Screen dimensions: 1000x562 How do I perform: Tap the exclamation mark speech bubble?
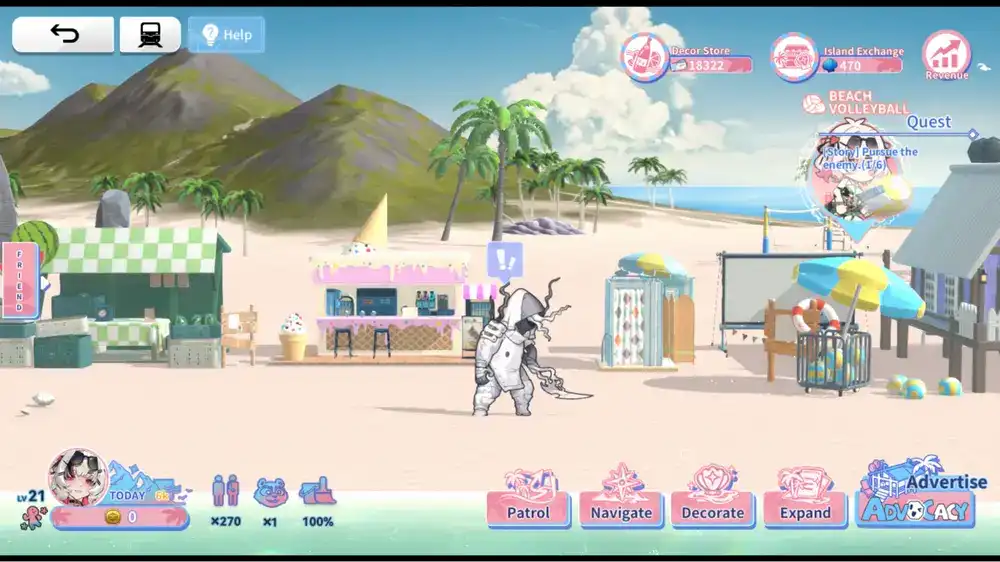coord(505,262)
